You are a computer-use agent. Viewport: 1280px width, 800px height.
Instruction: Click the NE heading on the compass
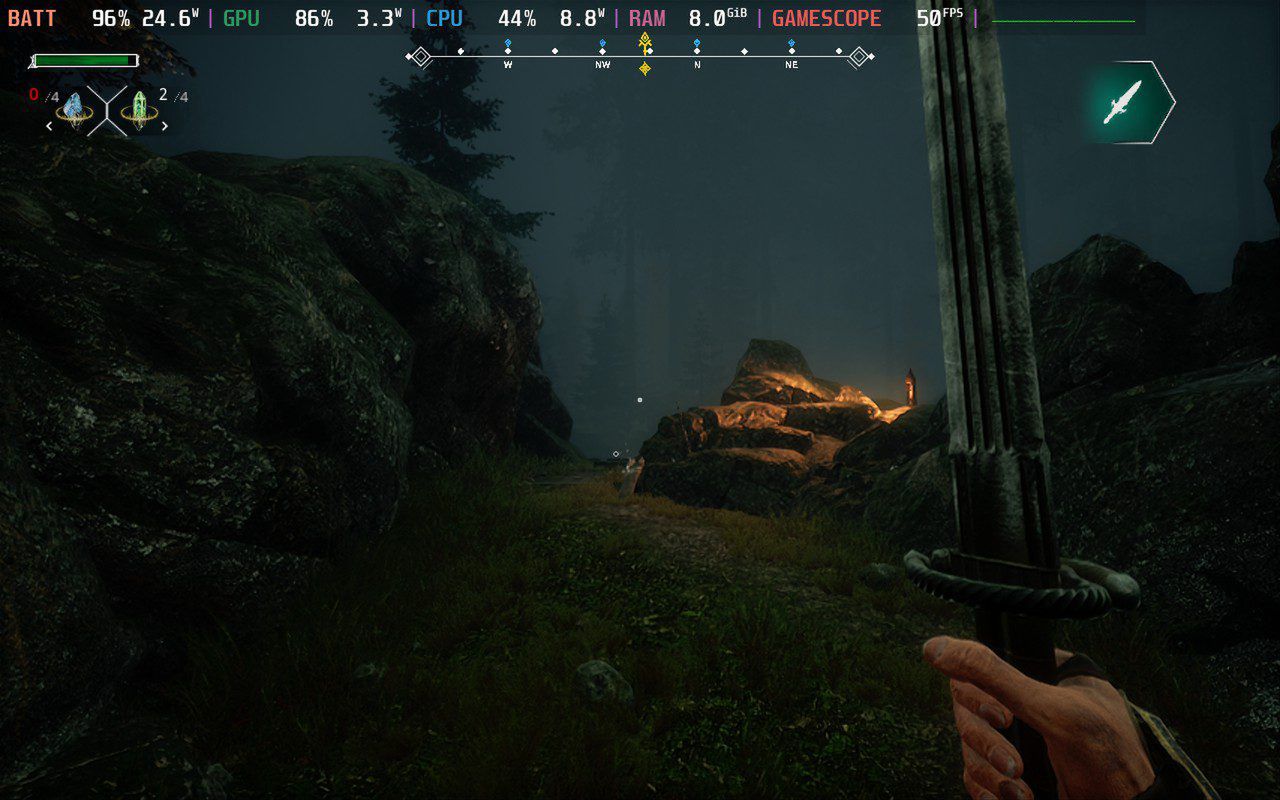(791, 64)
